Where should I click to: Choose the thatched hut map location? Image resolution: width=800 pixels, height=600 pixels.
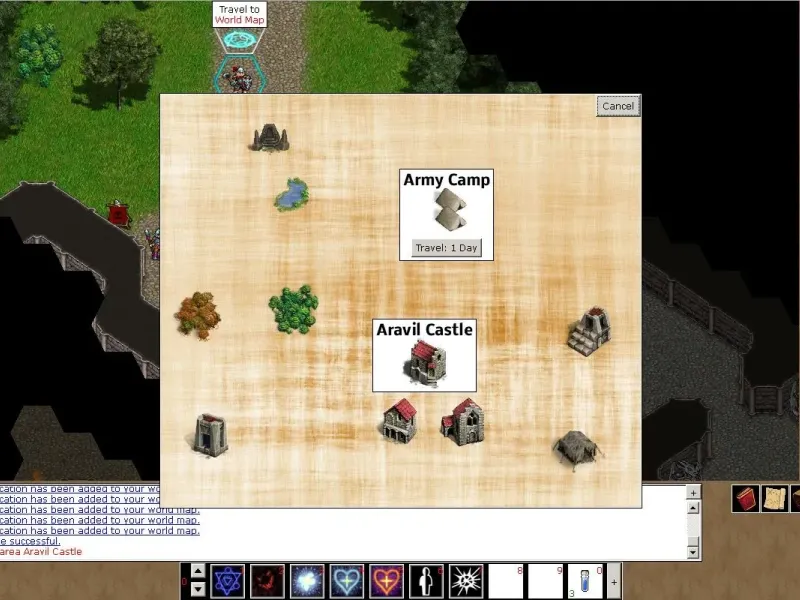(577, 447)
